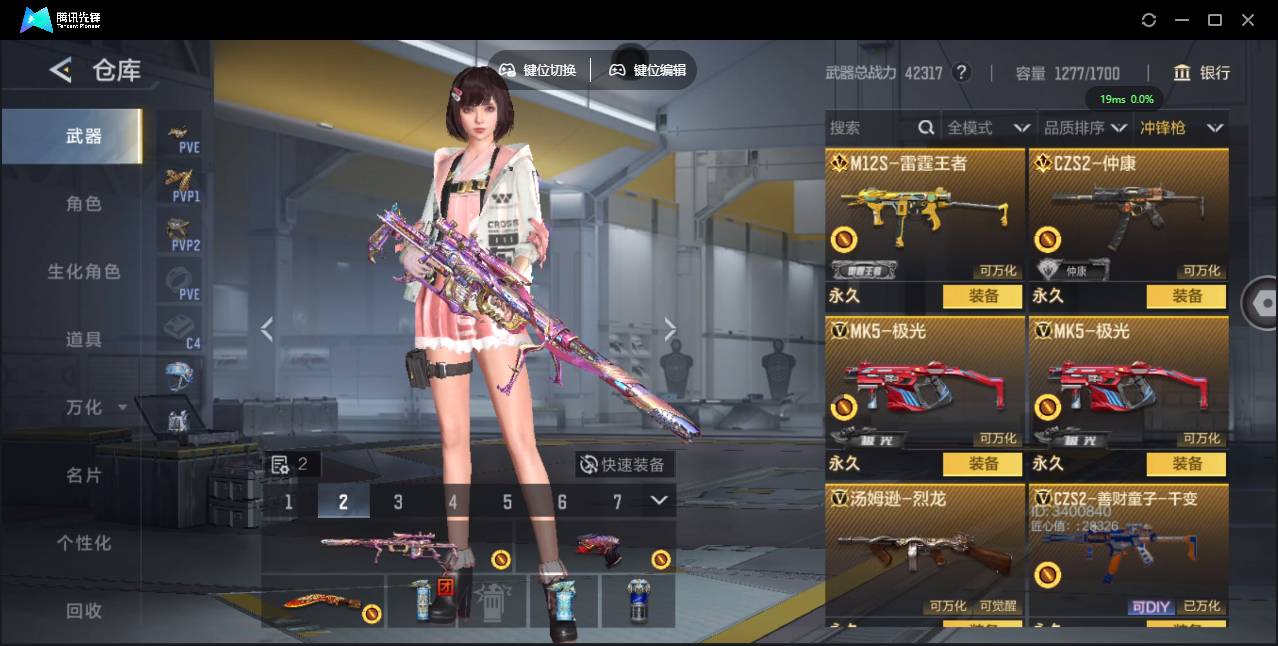Select the 汤姆逊-烈龙 weapon card
Viewport: 1278px width, 646px height.
[925, 552]
